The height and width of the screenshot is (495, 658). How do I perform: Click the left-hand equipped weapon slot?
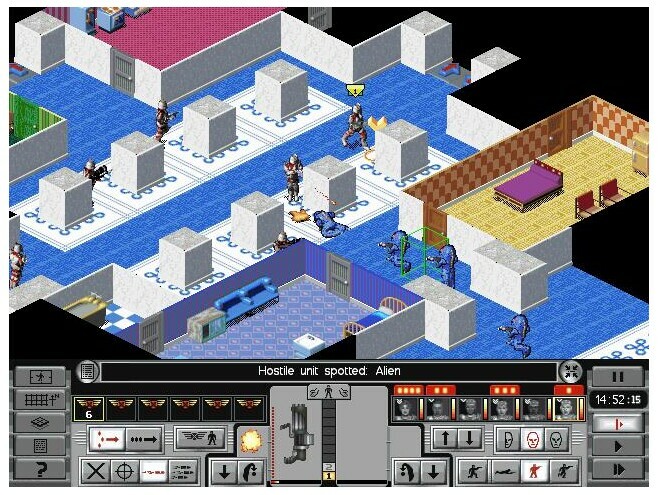tap(301, 437)
